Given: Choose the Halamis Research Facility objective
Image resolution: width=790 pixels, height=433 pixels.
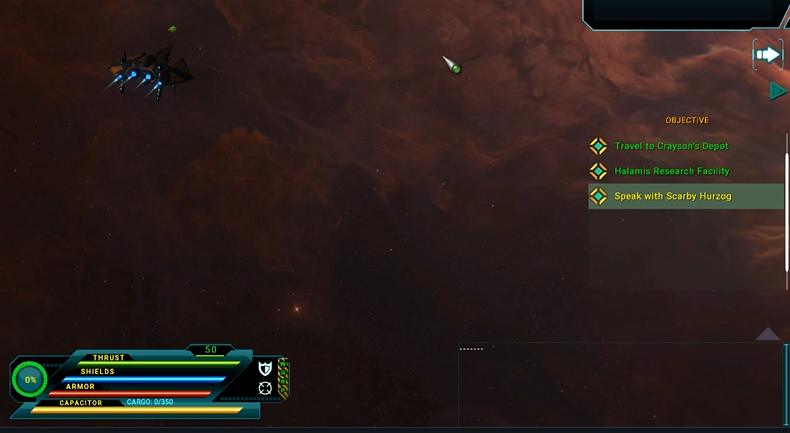Looking at the screenshot, I should click(x=671, y=171).
